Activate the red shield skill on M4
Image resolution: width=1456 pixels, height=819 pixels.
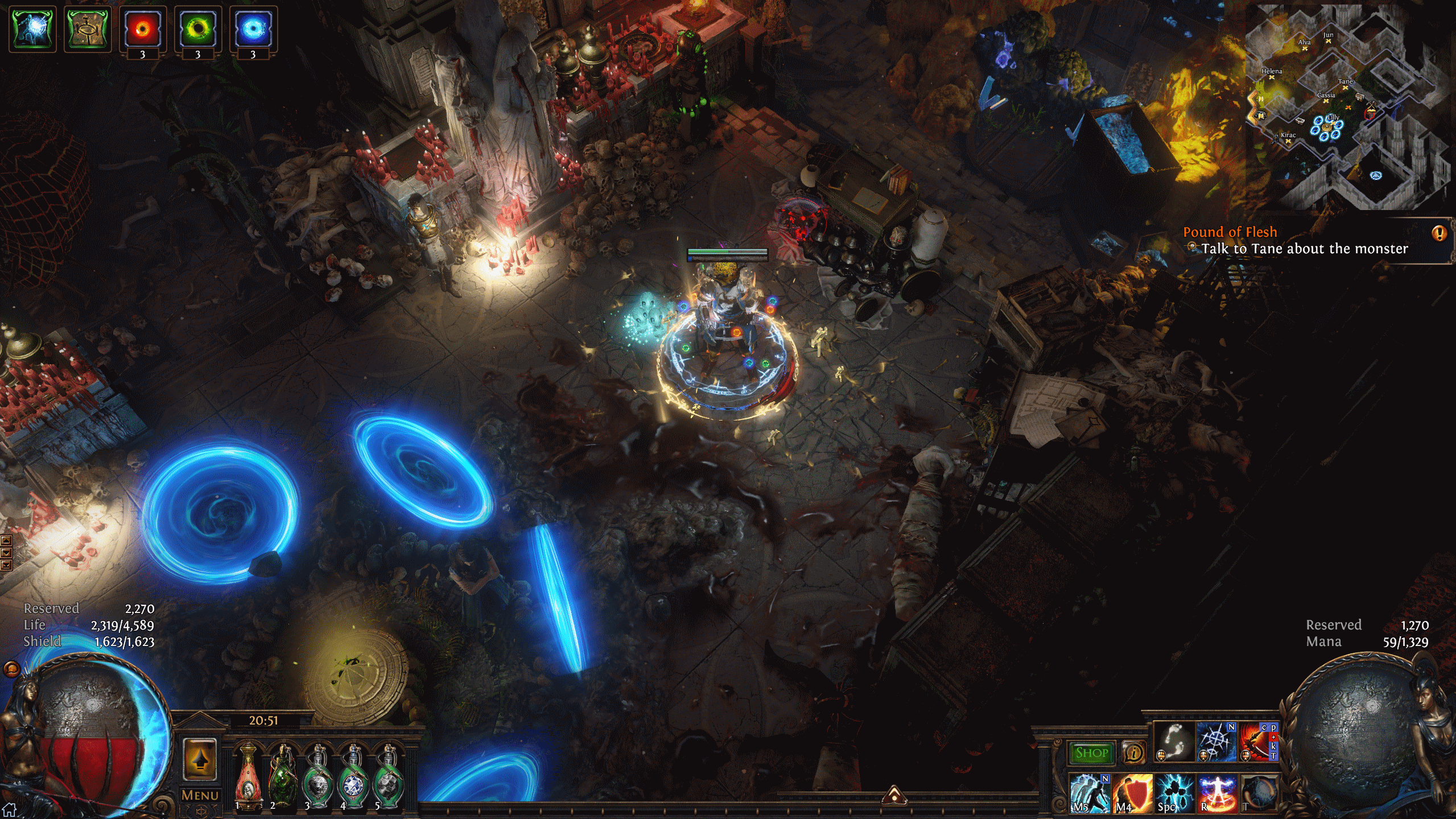(x=1132, y=792)
